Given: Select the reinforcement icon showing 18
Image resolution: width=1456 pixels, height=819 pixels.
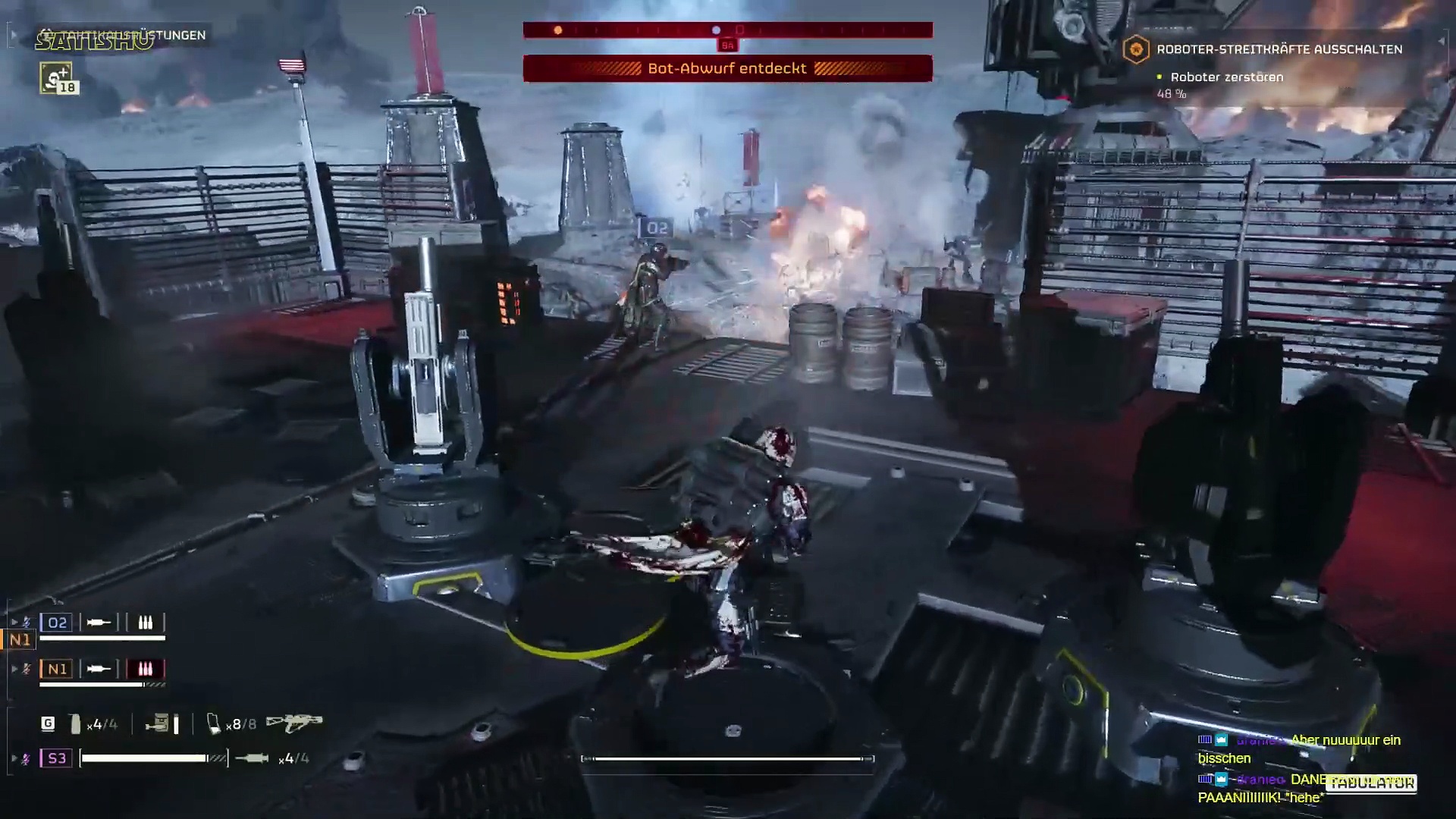Looking at the screenshot, I should [x=57, y=79].
